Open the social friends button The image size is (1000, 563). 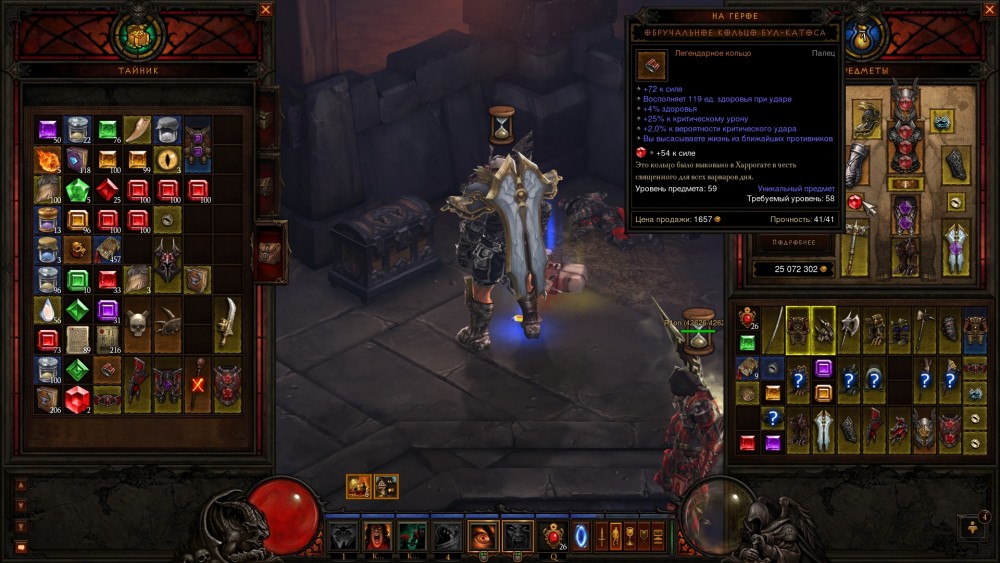tap(971, 527)
